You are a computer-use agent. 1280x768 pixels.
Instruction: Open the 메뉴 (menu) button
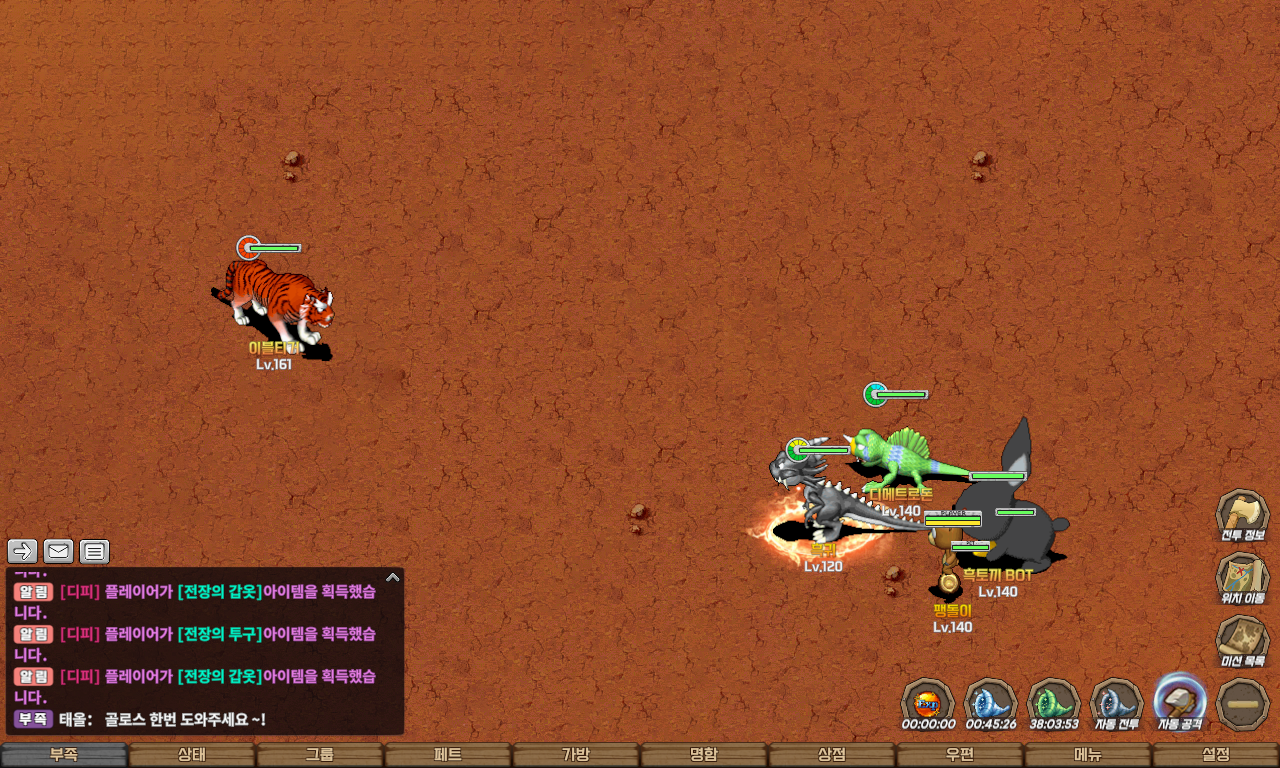pyautogui.click(x=1088, y=755)
